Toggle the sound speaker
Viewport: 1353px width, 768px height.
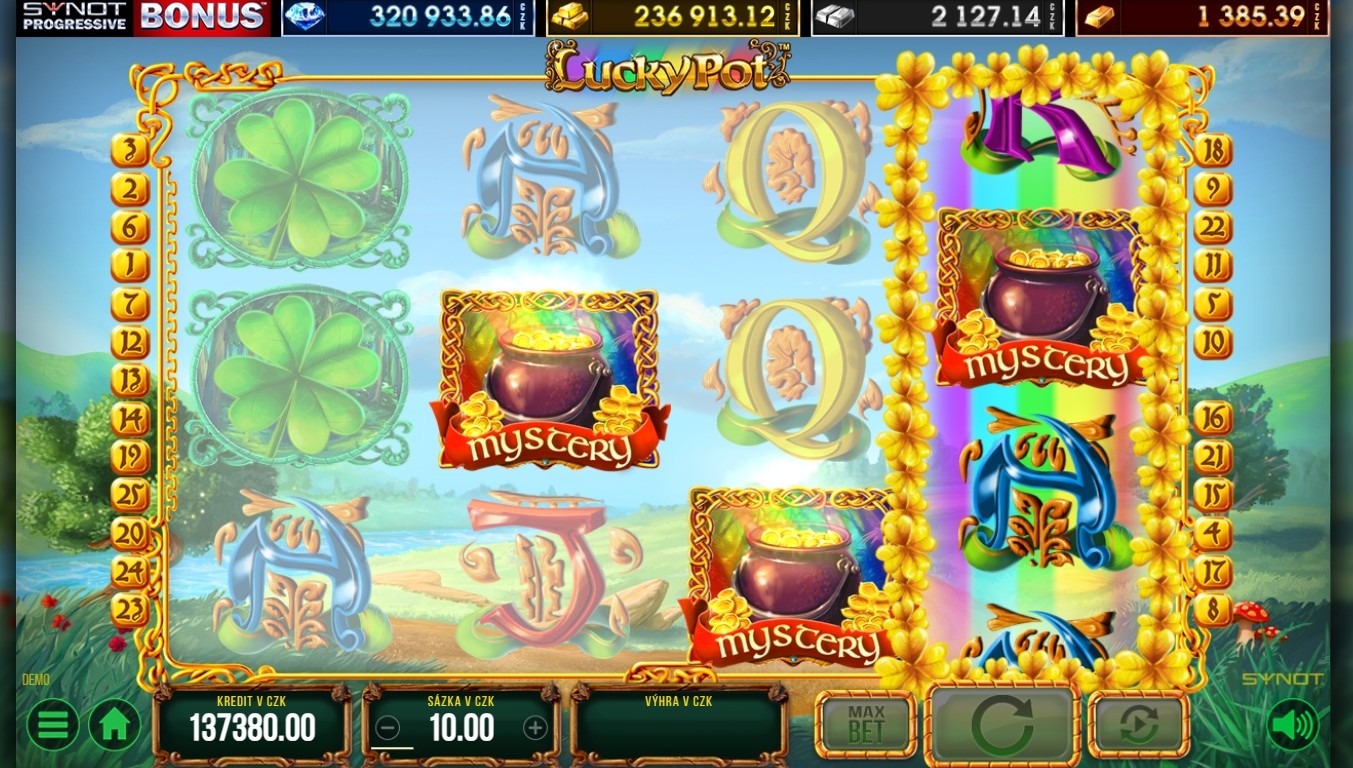pyautogui.click(x=1292, y=725)
